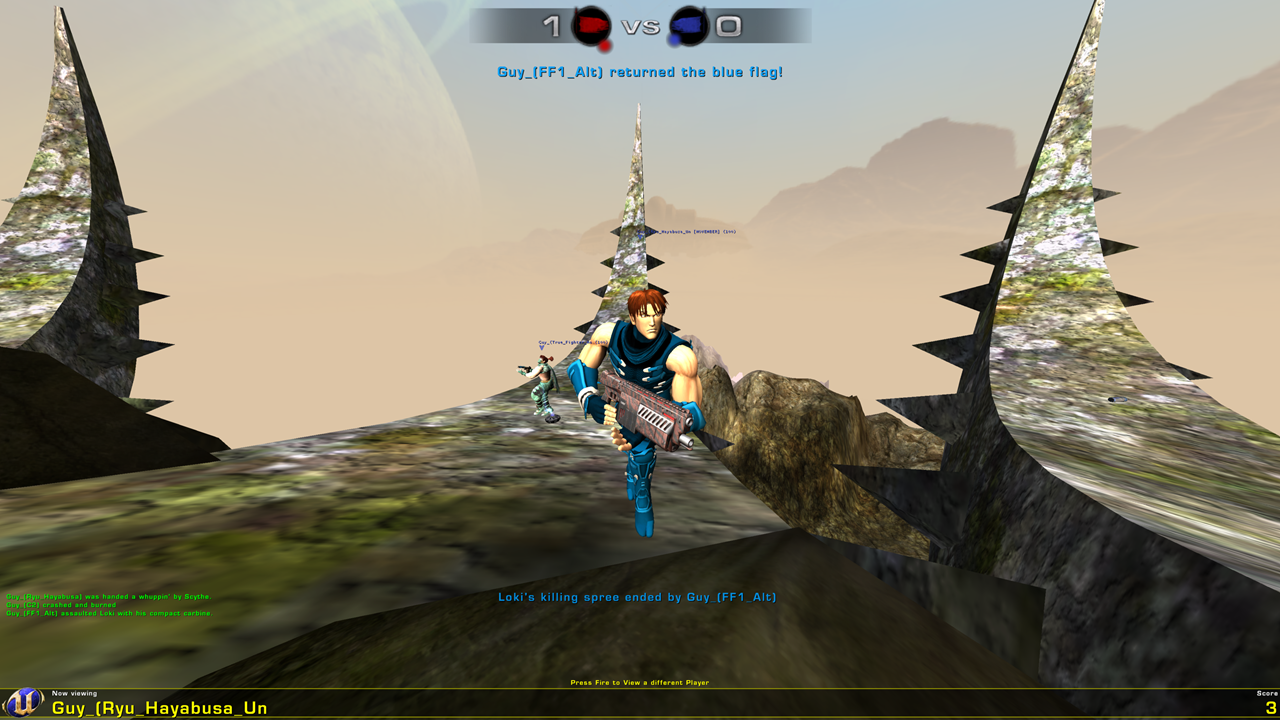Click Press Fire to View a different Player
This screenshot has height=720, width=1280.
pyautogui.click(x=639, y=681)
